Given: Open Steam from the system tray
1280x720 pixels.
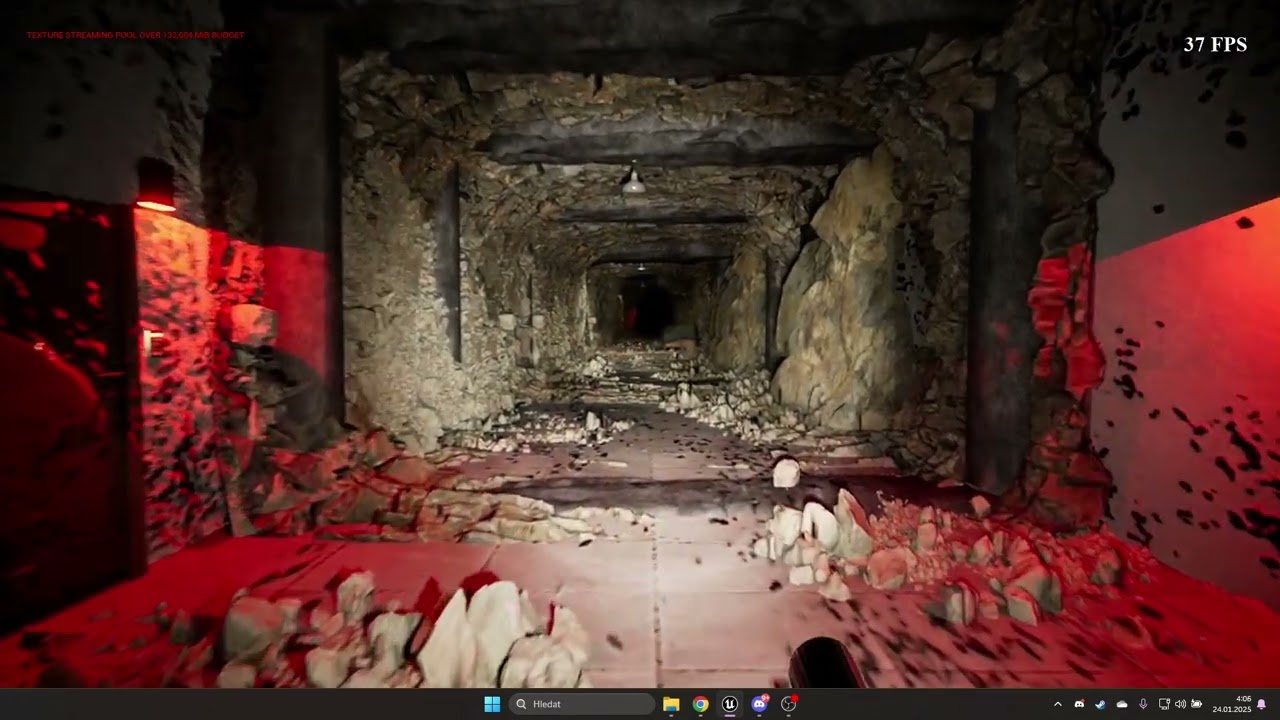Looking at the screenshot, I should (x=1100, y=704).
